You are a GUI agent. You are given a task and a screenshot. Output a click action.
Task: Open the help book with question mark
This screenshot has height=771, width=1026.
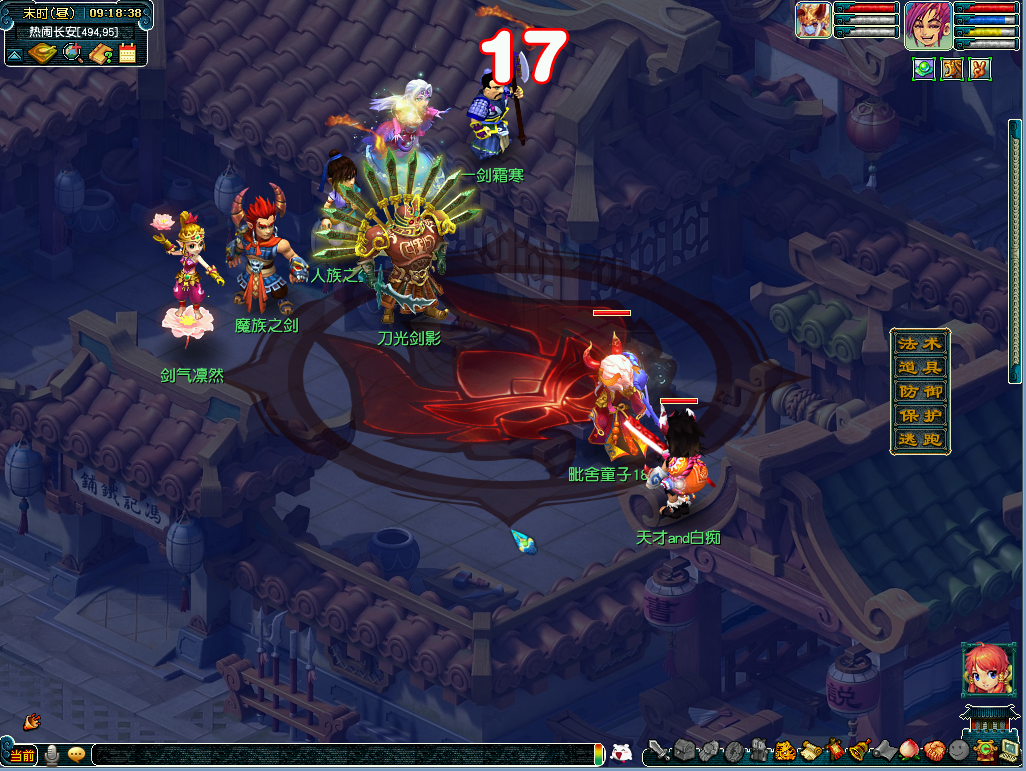coord(100,53)
